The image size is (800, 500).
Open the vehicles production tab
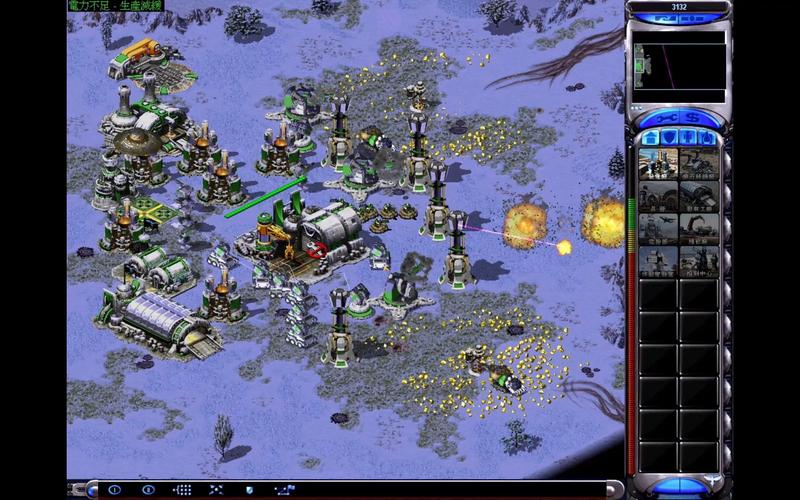[707, 137]
